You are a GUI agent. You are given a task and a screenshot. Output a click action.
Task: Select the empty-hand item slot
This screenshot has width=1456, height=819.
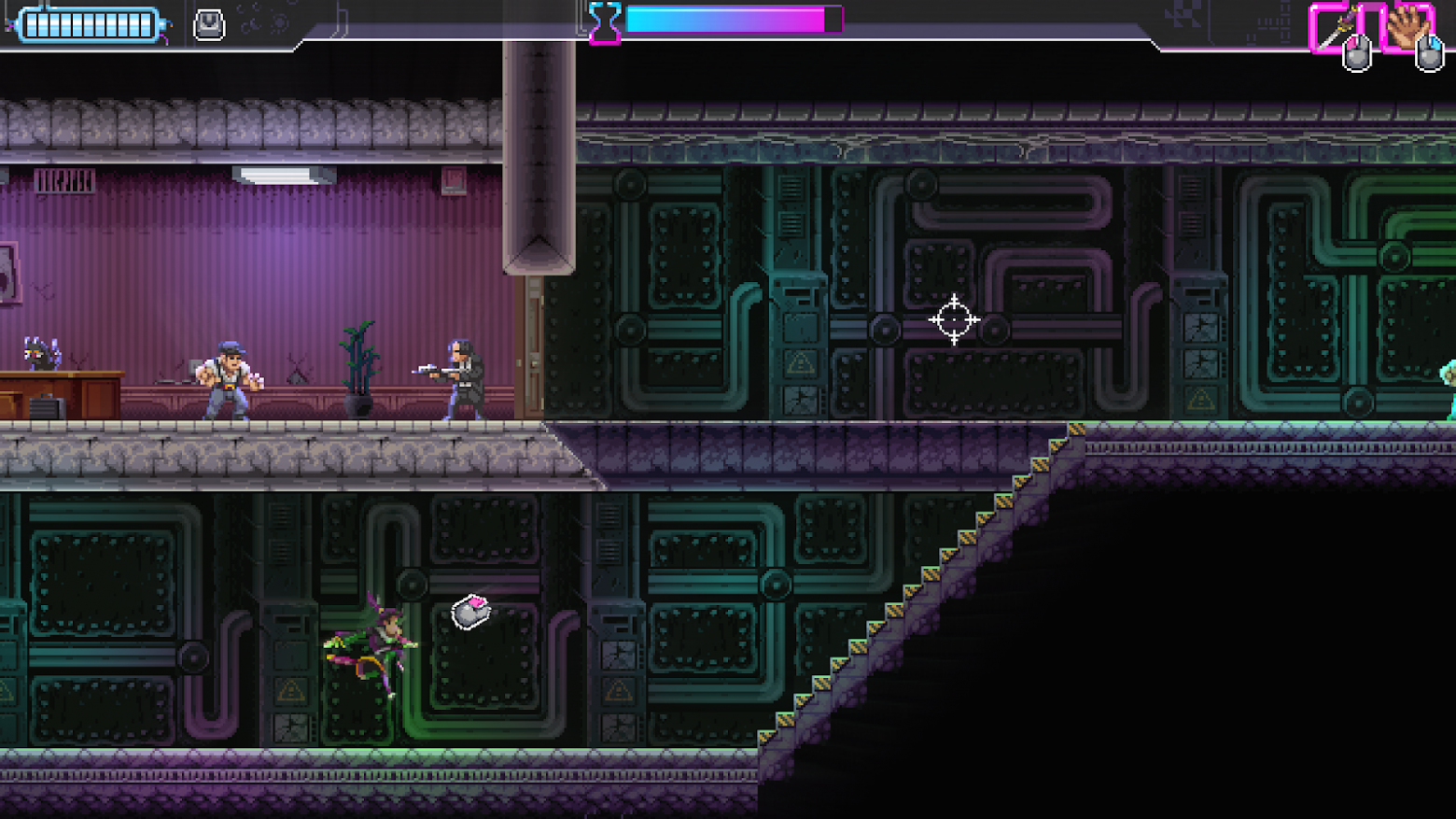pos(1407,26)
